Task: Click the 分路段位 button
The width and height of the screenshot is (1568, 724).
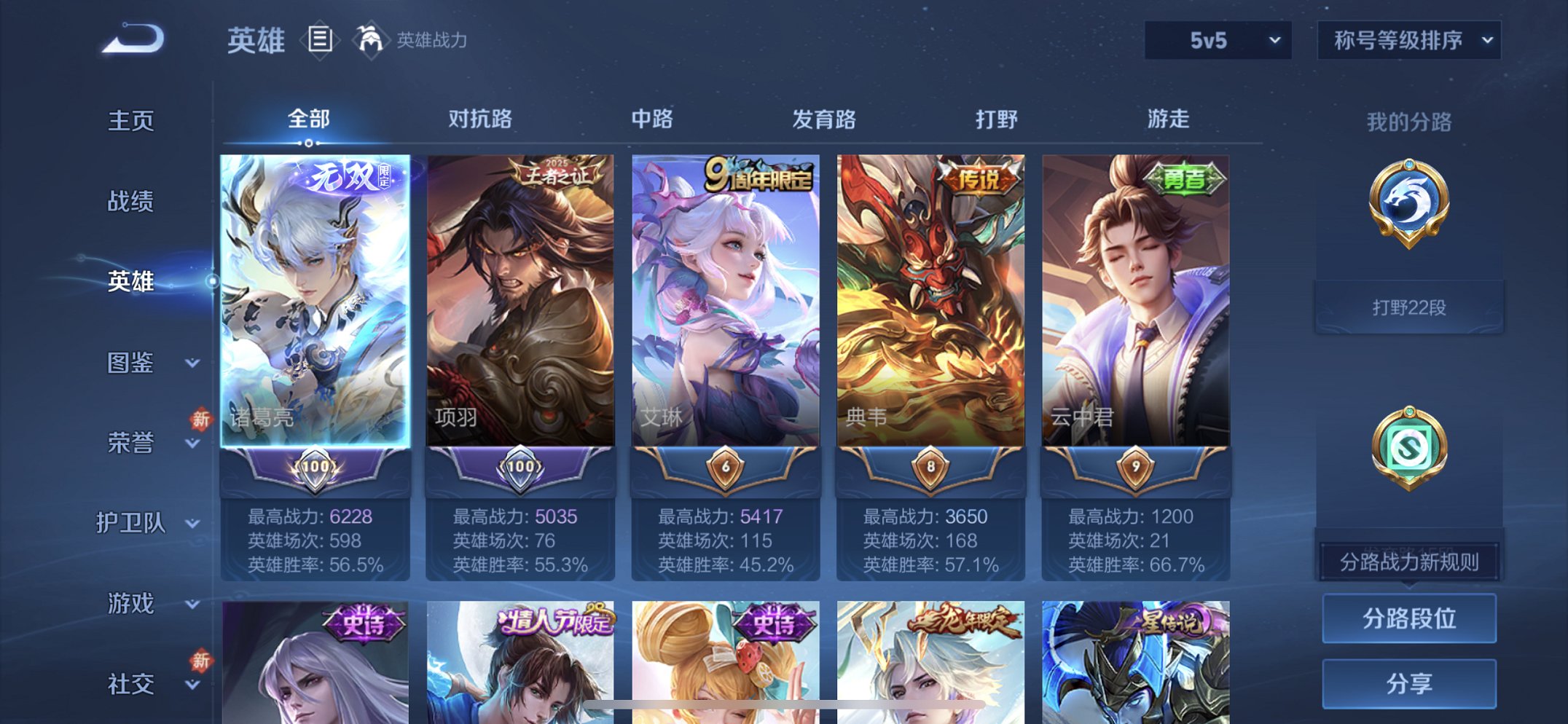Action: click(x=1408, y=616)
